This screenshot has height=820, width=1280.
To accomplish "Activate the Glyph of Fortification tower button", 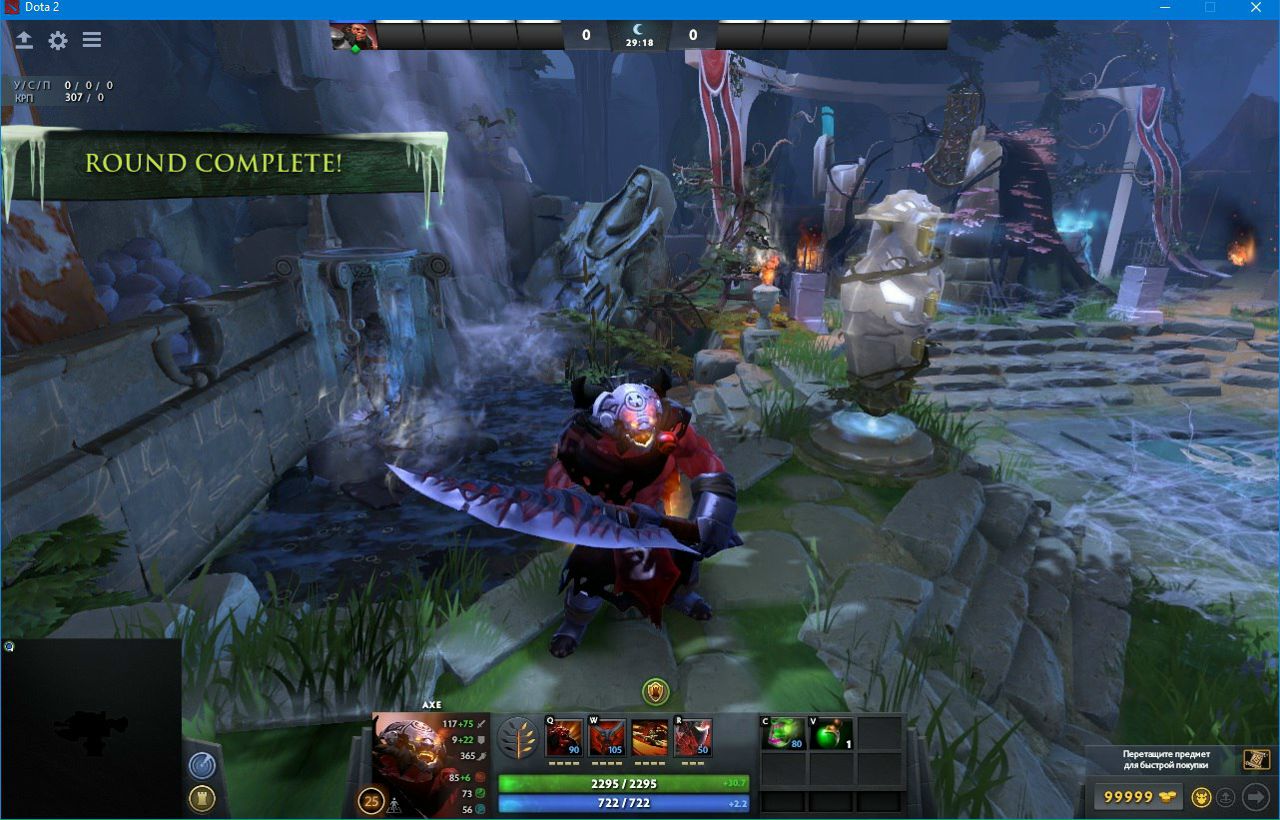I will click(202, 798).
